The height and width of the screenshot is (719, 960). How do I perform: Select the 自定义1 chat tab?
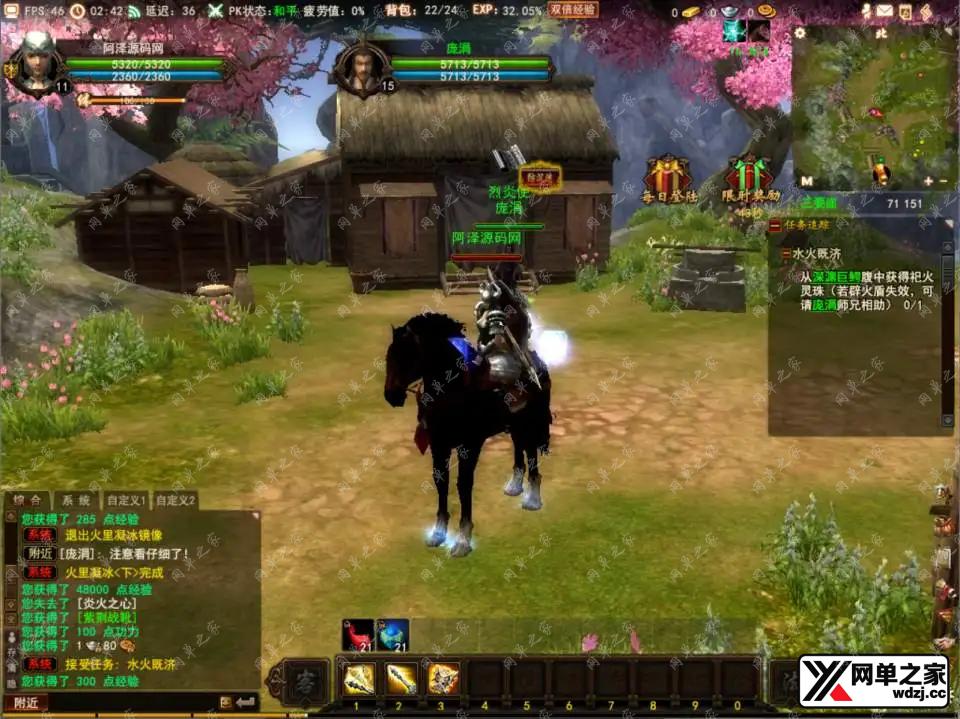pyautogui.click(x=127, y=500)
